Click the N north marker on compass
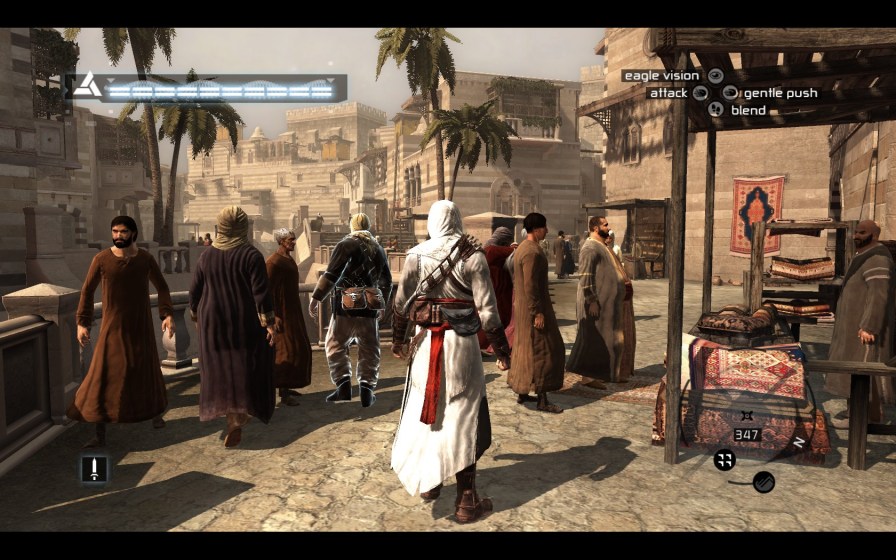The image size is (896, 560). coord(798,441)
